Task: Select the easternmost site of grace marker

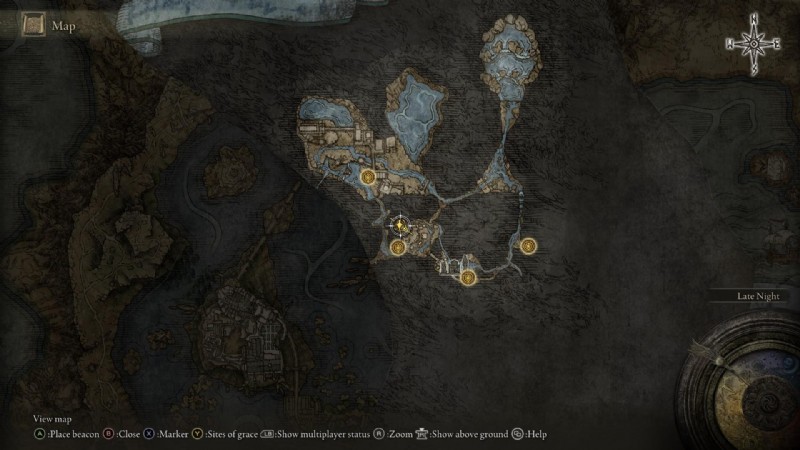Action: 528,244
